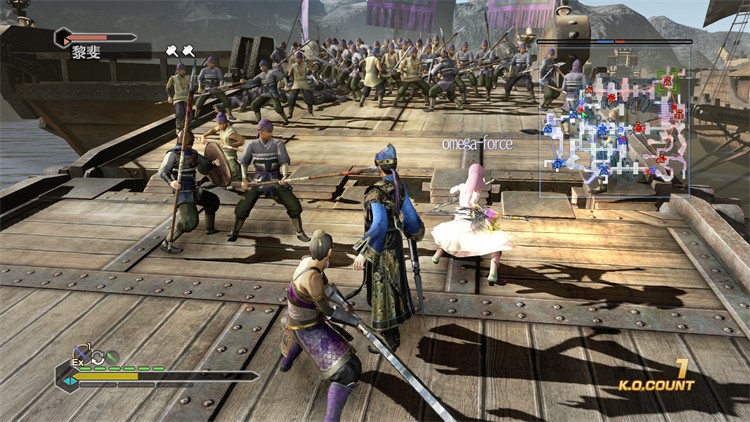Image resolution: width=750 pixels, height=422 pixels.
Task: Select the green secondary weapon icon
Action: tap(112, 356)
